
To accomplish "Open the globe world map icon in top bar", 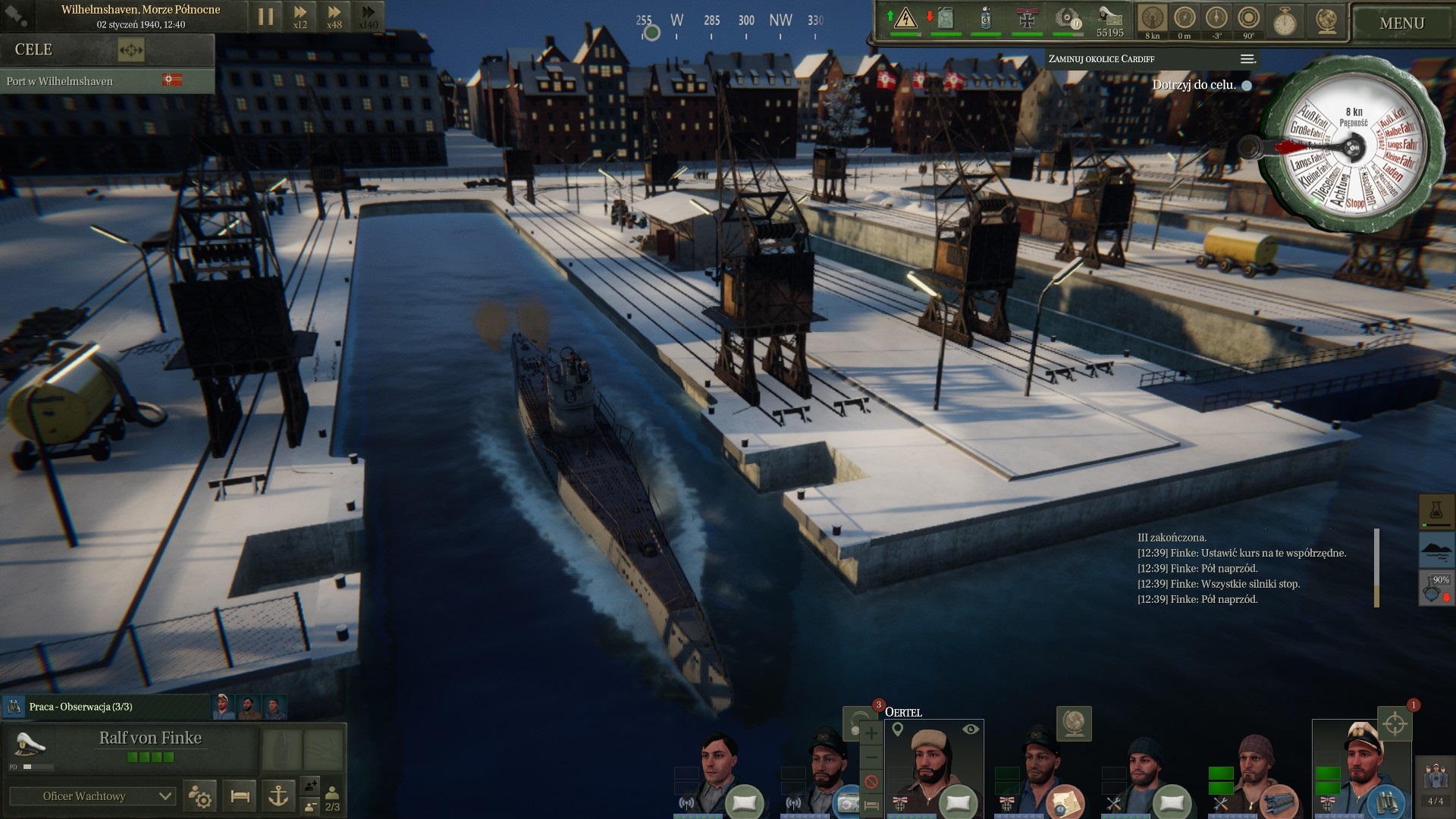I will point(1326,20).
